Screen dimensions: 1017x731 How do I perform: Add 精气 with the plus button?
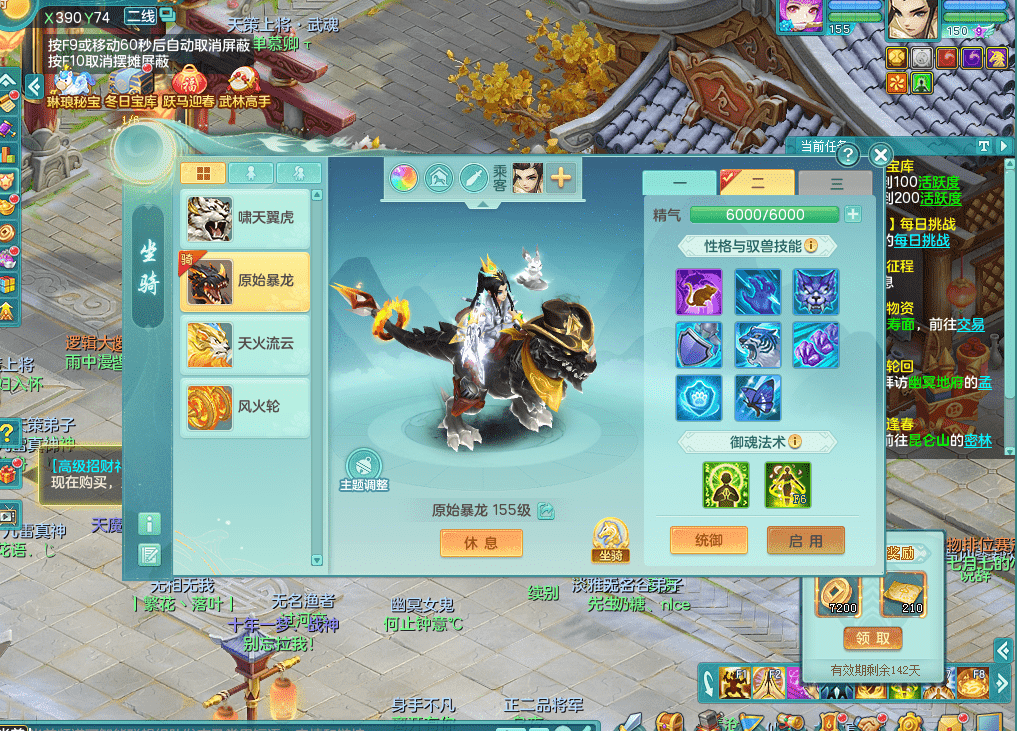pos(852,214)
